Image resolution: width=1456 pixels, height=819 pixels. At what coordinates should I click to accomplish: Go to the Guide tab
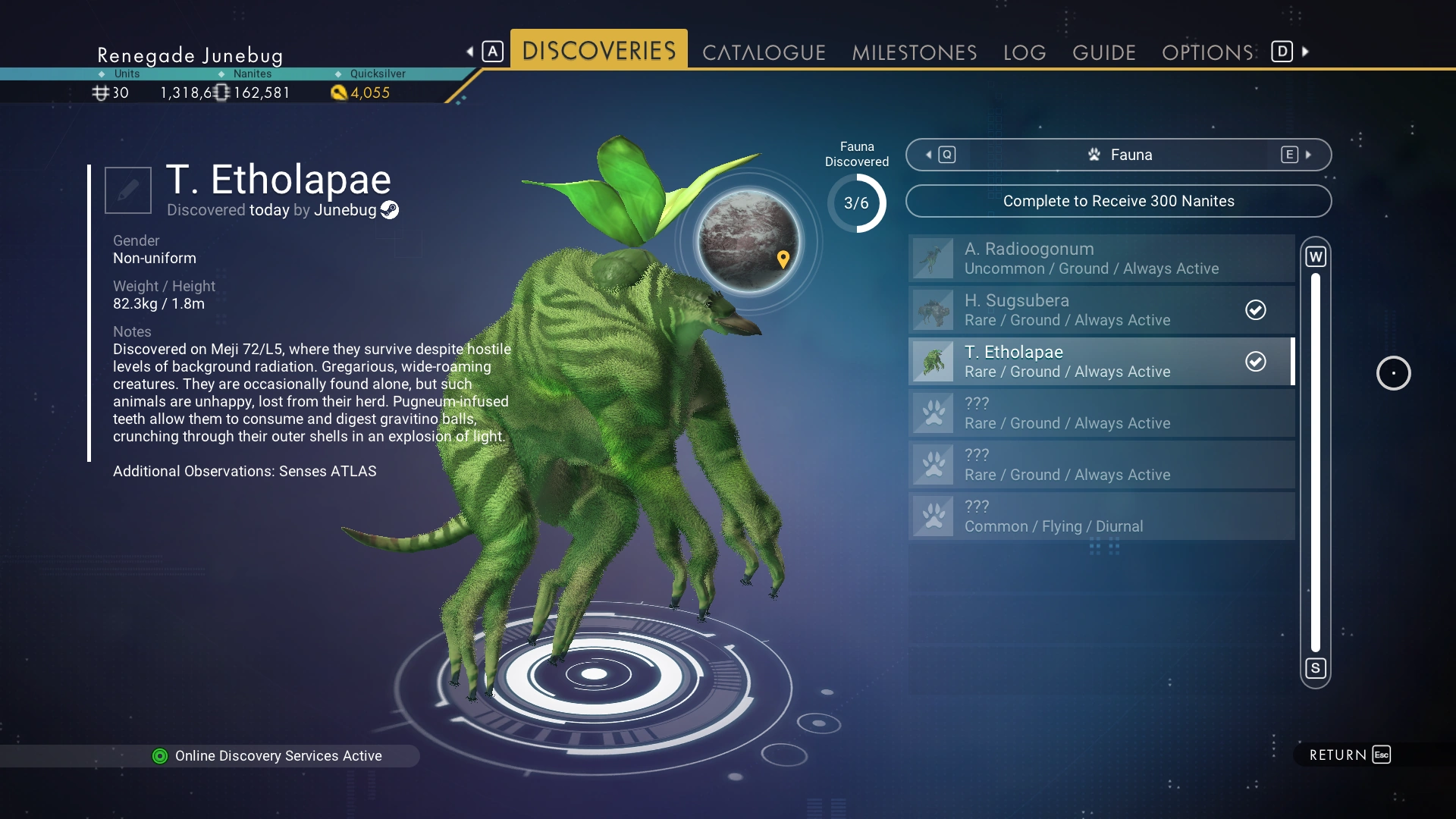click(1103, 52)
